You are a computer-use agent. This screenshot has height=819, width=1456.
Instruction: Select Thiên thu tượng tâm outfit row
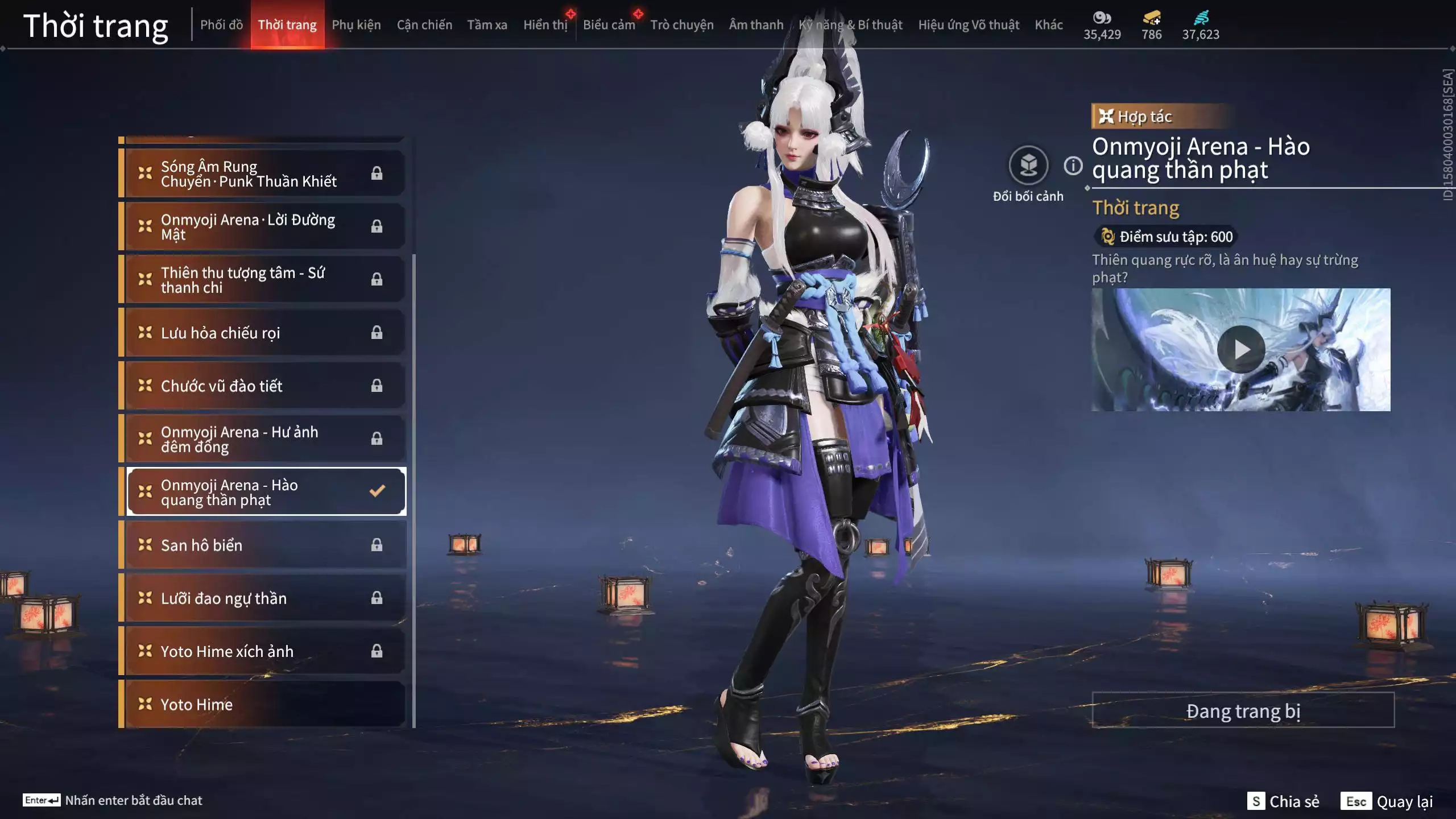point(264,280)
